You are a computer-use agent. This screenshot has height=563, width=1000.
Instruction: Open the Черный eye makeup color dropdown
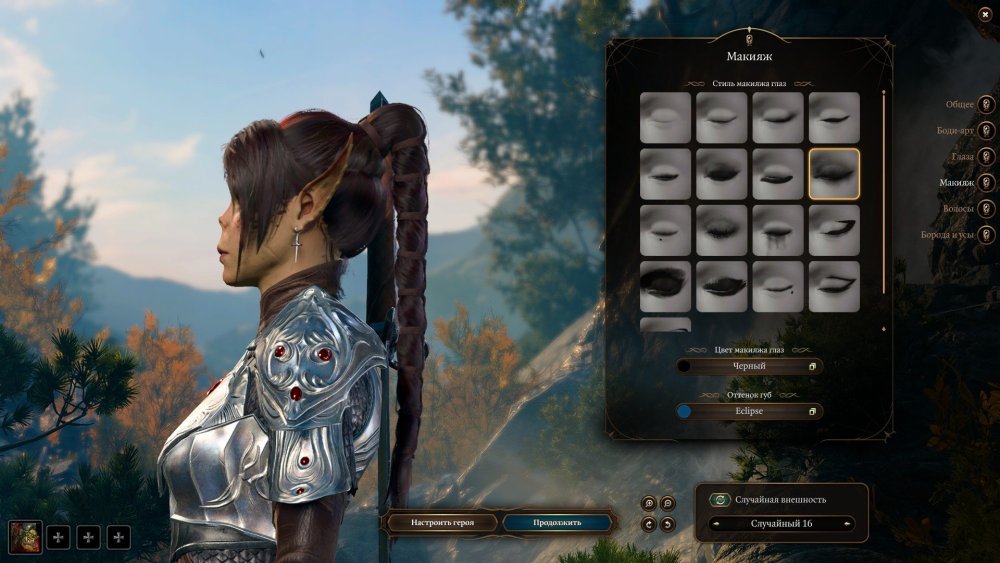[749, 366]
